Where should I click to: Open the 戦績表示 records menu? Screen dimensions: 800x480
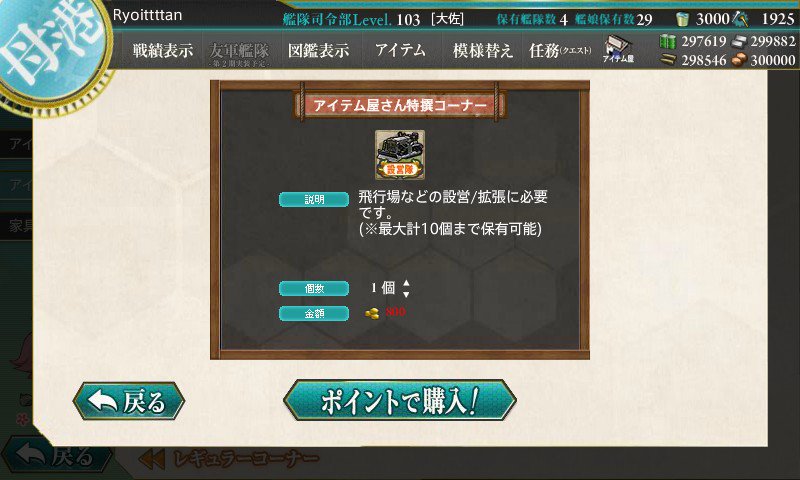[x=163, y=50]
